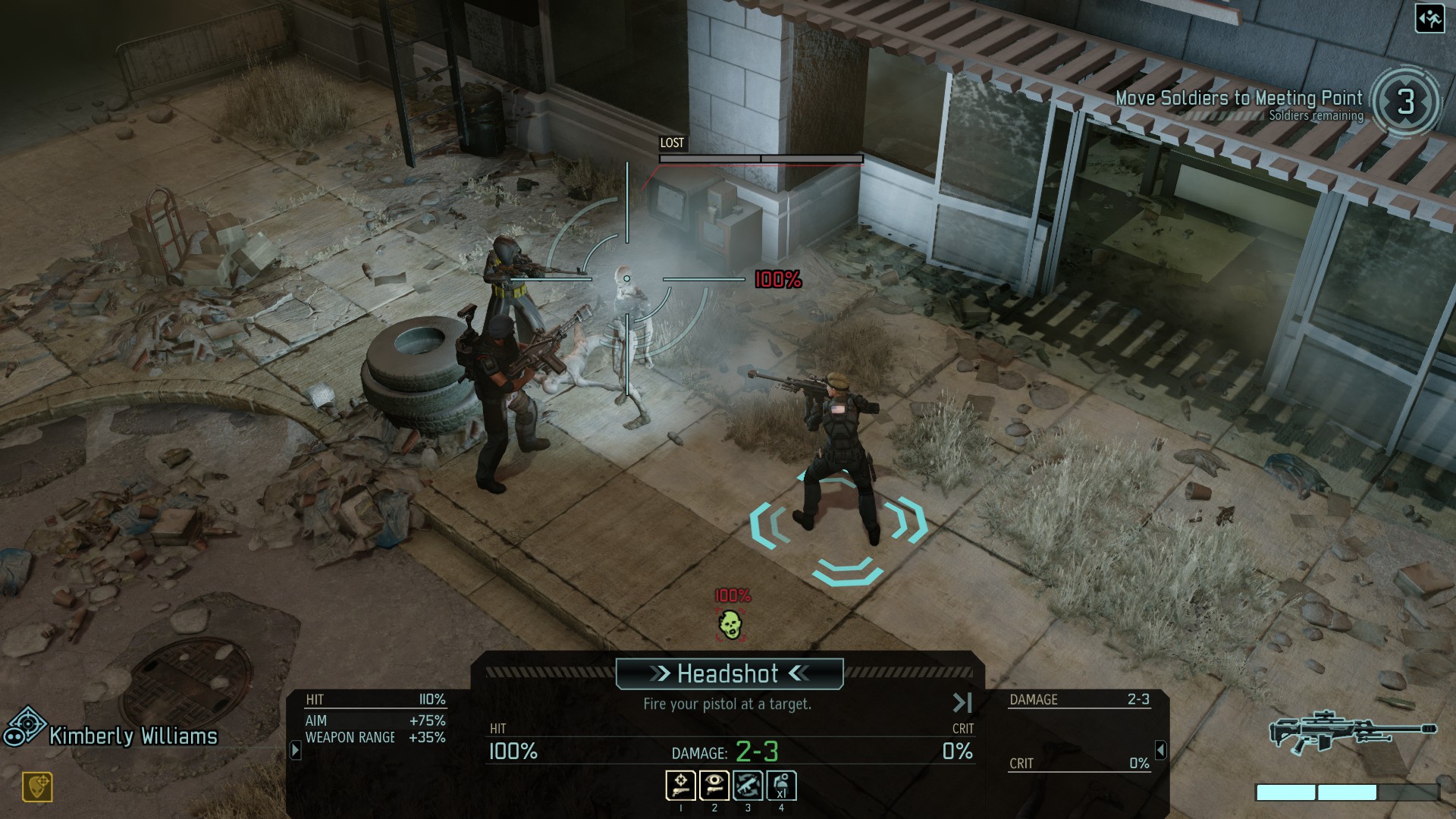The height and width of the screenshot is (819, 1456).
Task: Activate the pistol Overwatch eye ability
Action: click(x=714, y=786)
